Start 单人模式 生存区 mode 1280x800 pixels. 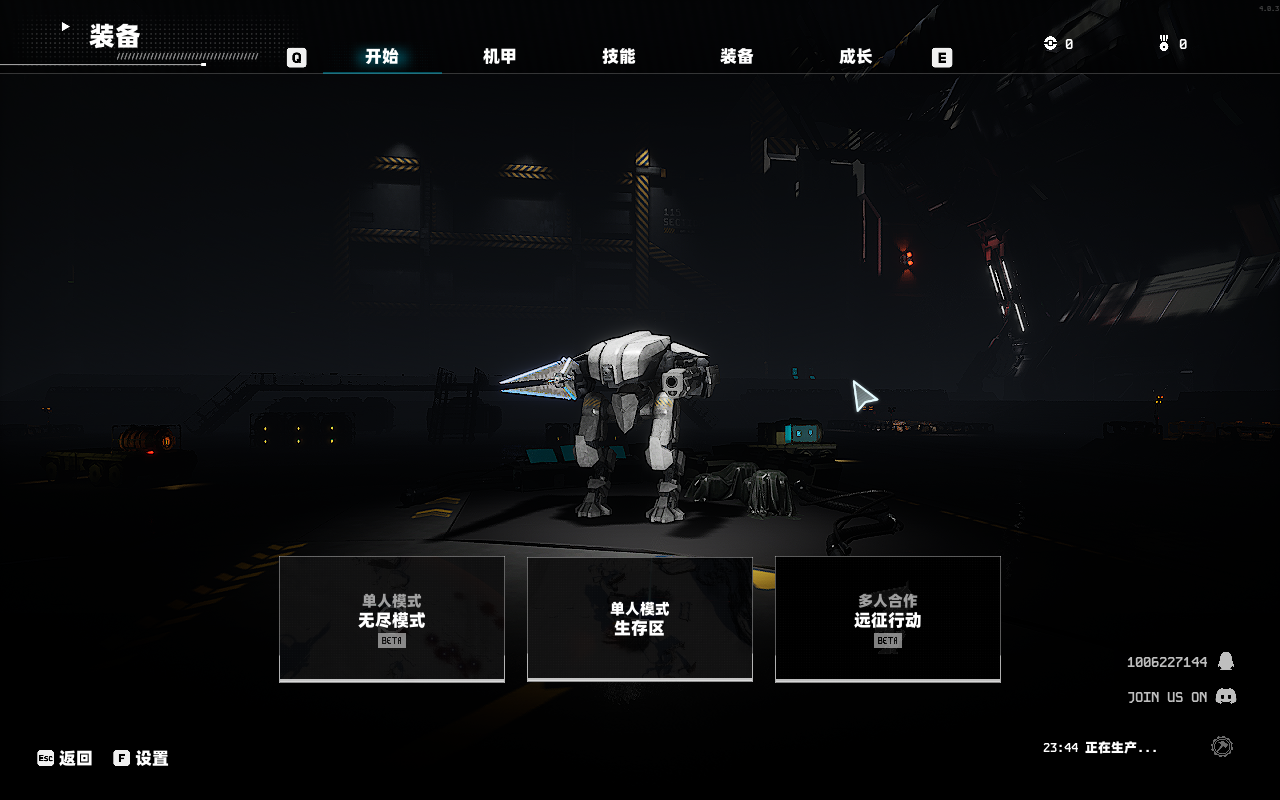pos(640,619)
